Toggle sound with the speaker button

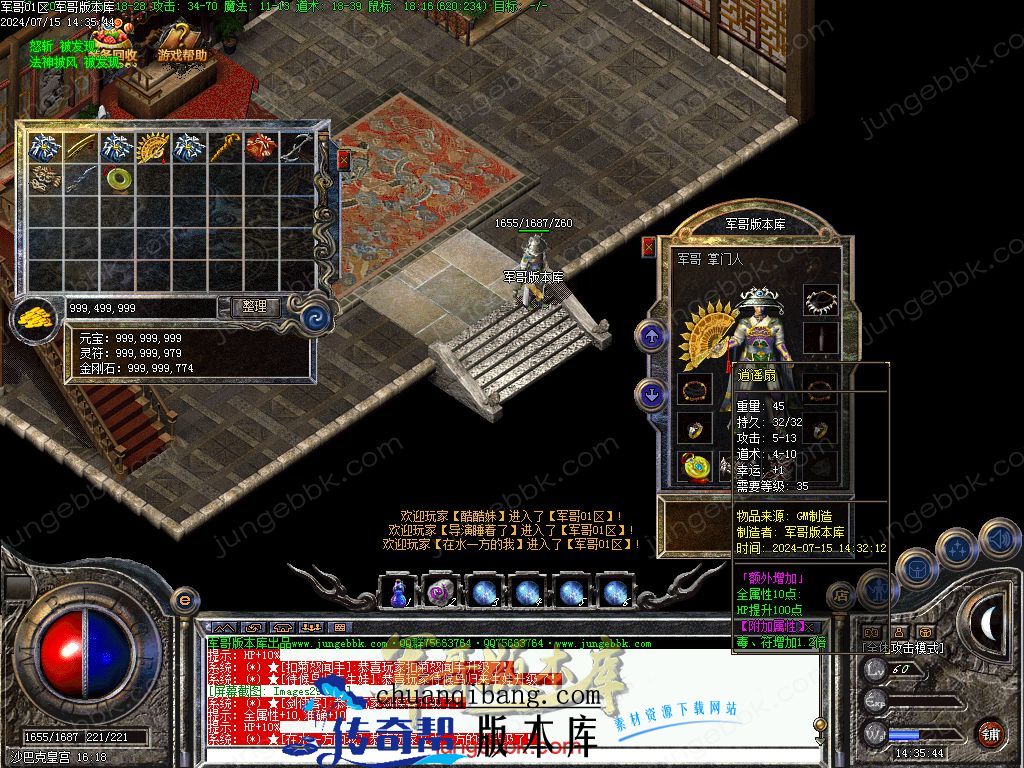(998, 539)
